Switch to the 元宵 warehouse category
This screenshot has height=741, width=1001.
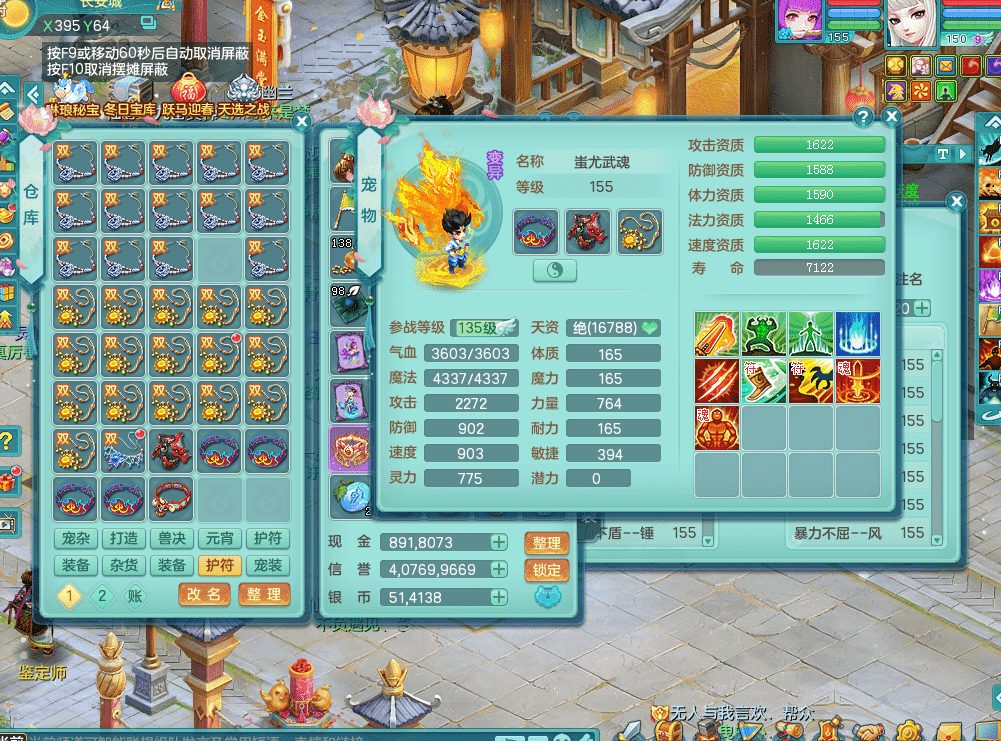[x=220, y=539]
